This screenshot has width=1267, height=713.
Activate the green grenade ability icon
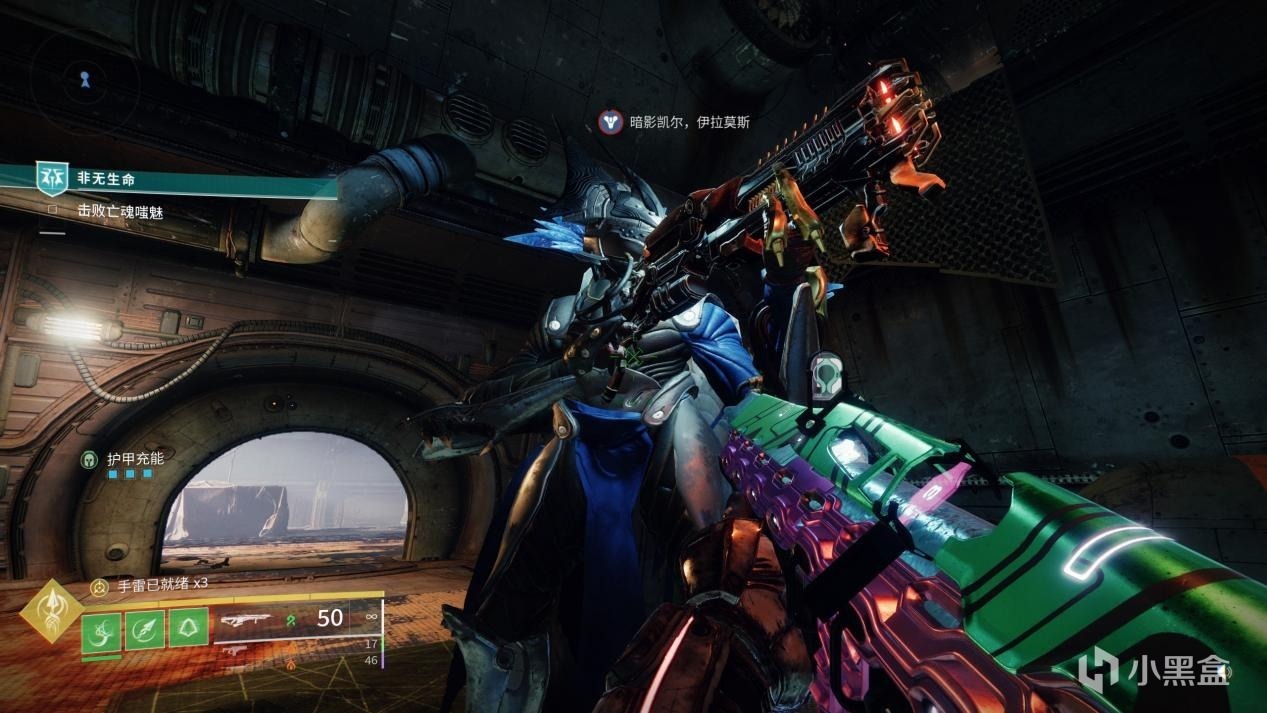point(101,631)
